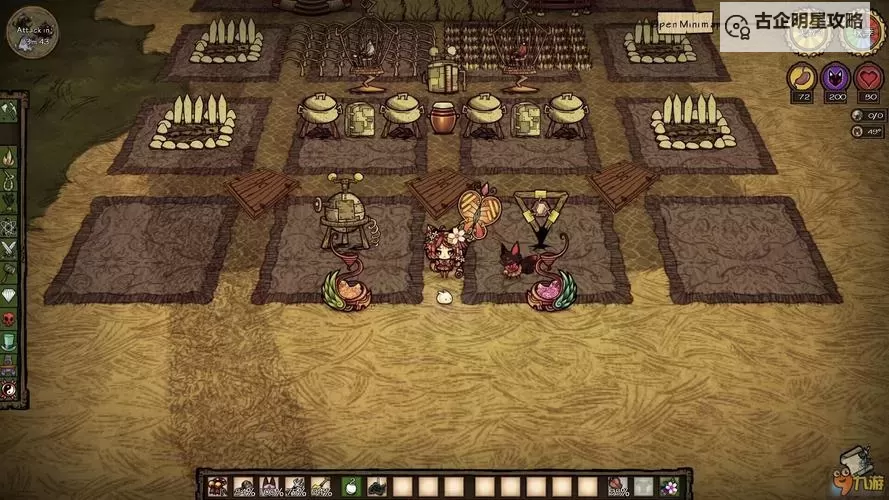Click the equipped hand item at 58%

617,487
